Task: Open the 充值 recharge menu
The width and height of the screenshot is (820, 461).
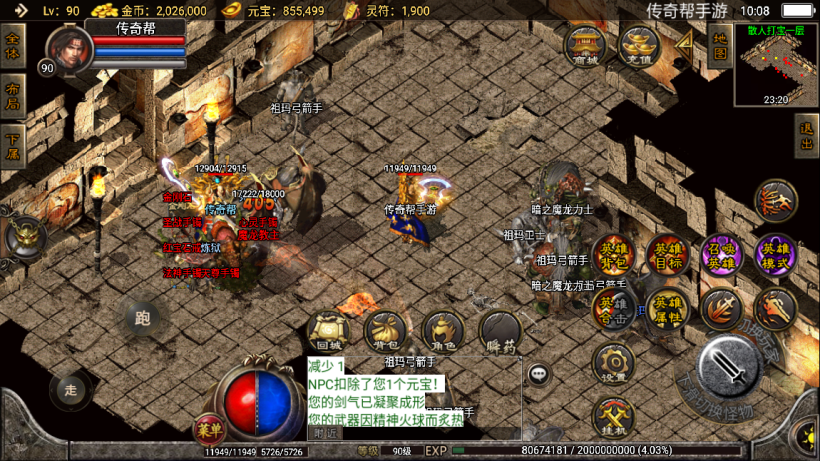Action: point(638,46)
